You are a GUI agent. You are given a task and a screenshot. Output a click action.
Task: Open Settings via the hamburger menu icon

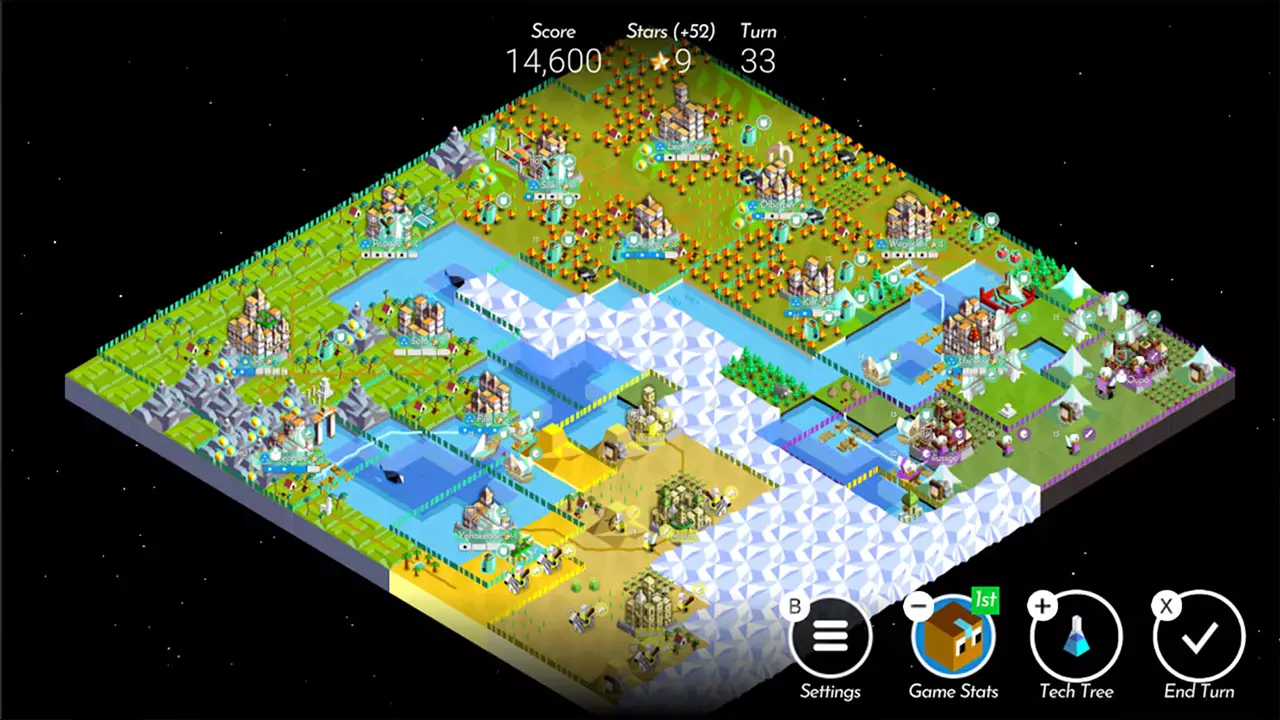pos(831,635)
